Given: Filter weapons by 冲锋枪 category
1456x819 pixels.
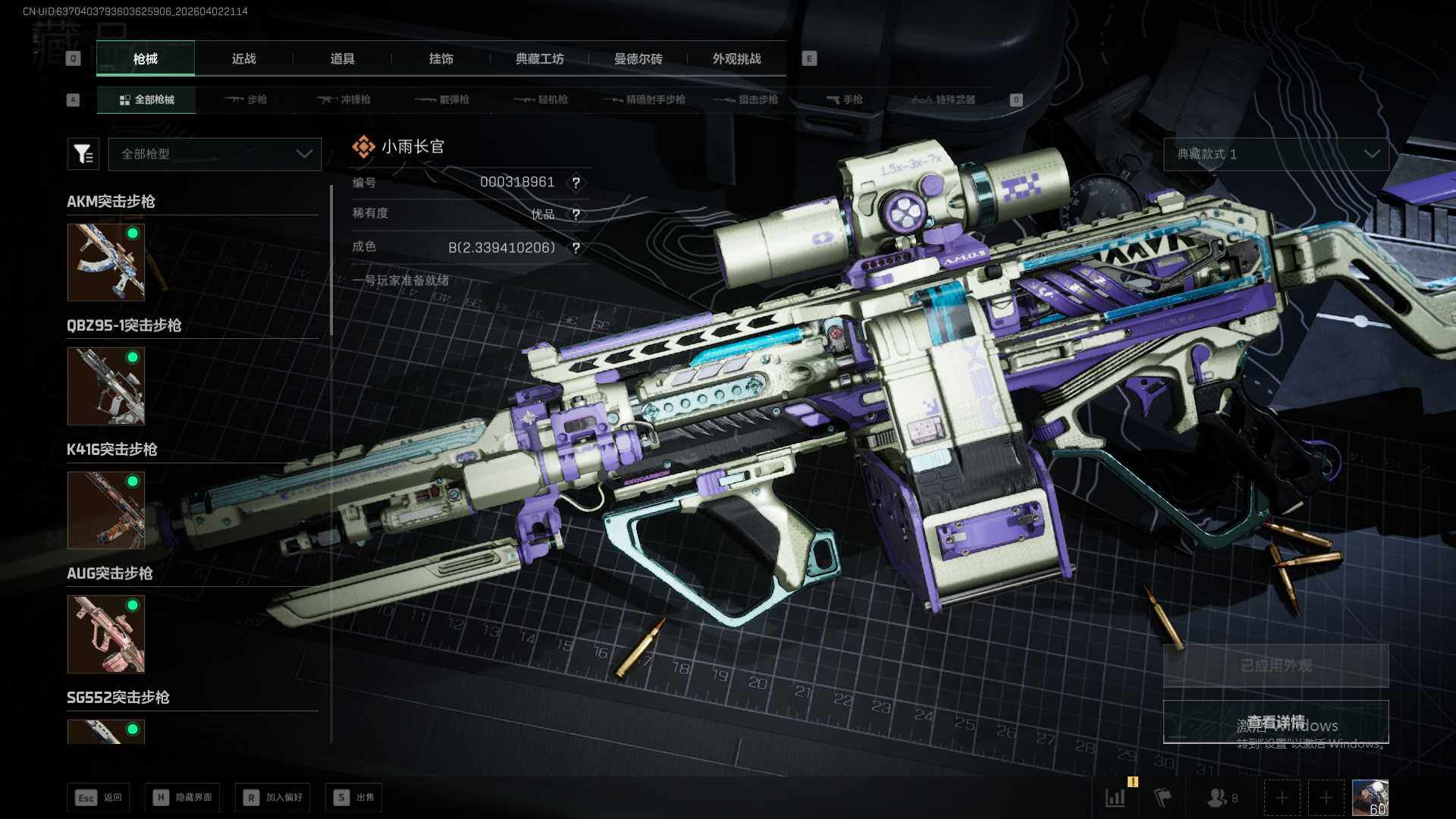Looking at the screenshot, I should (x=344, y=99).
